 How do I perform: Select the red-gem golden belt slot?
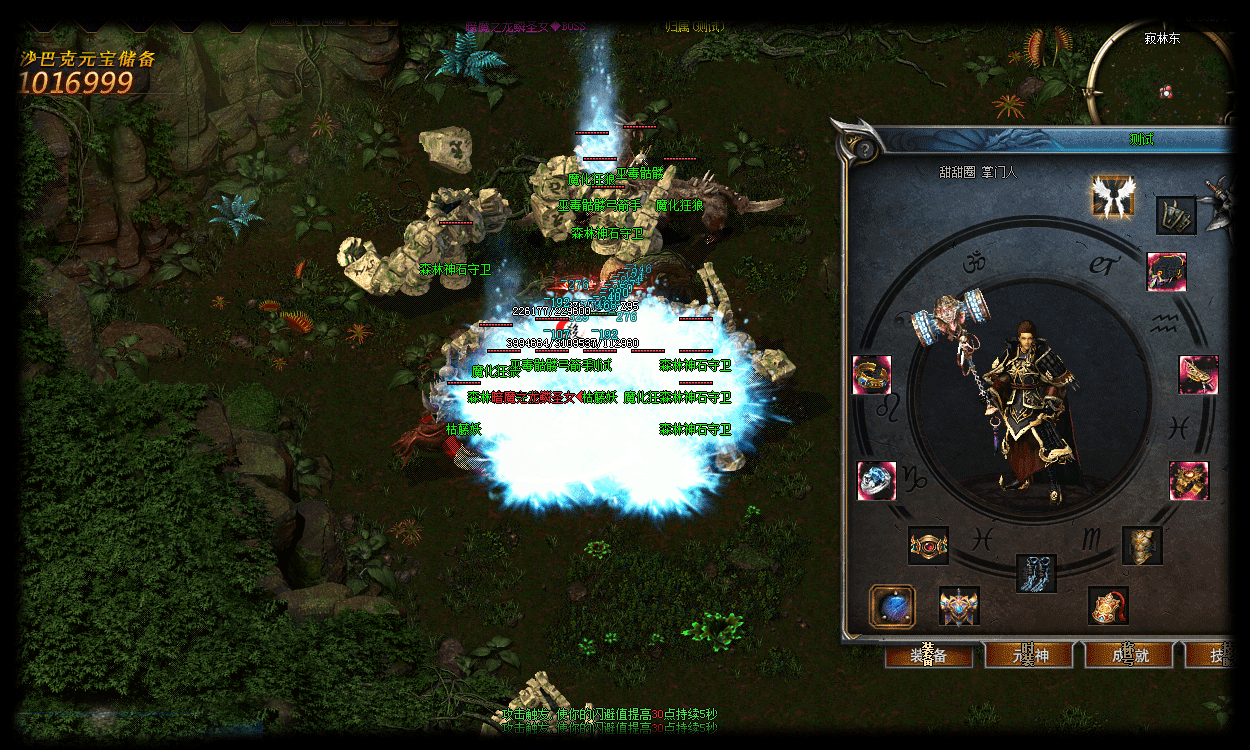tap(928, 546)
